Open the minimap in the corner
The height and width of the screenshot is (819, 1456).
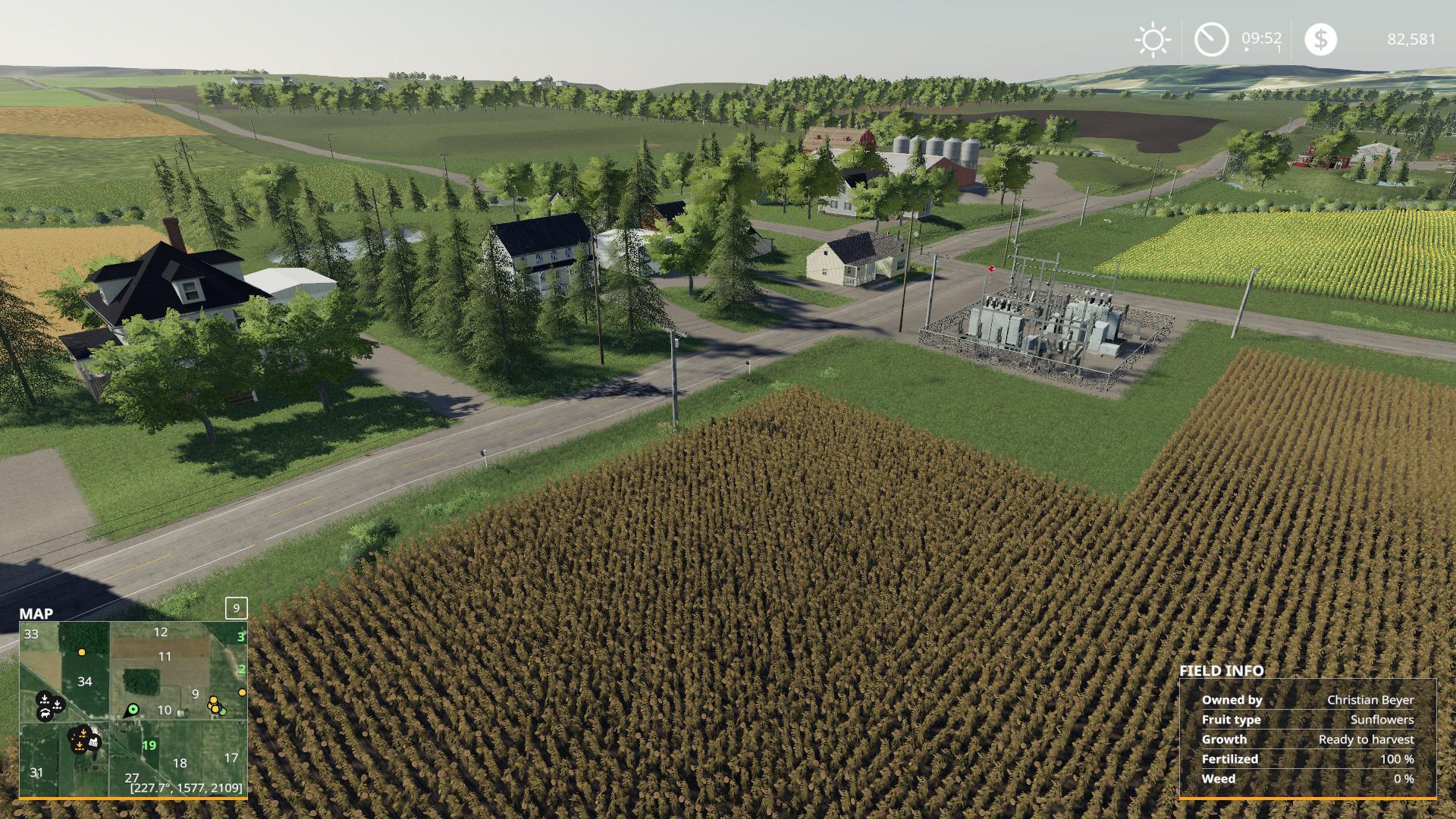pos(133,709)
